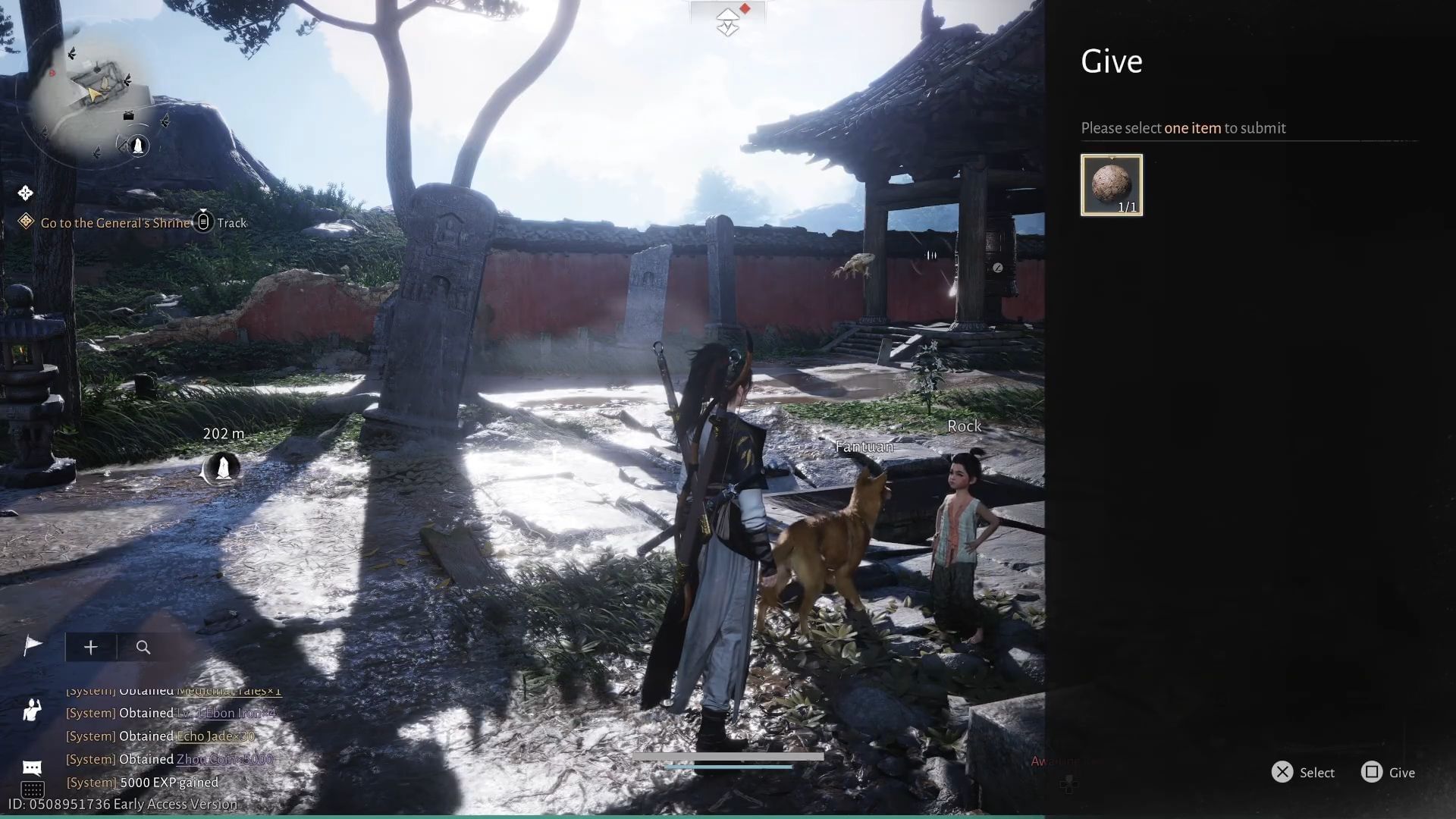Expand the compass navigation cross above the objective

(25, 193)
